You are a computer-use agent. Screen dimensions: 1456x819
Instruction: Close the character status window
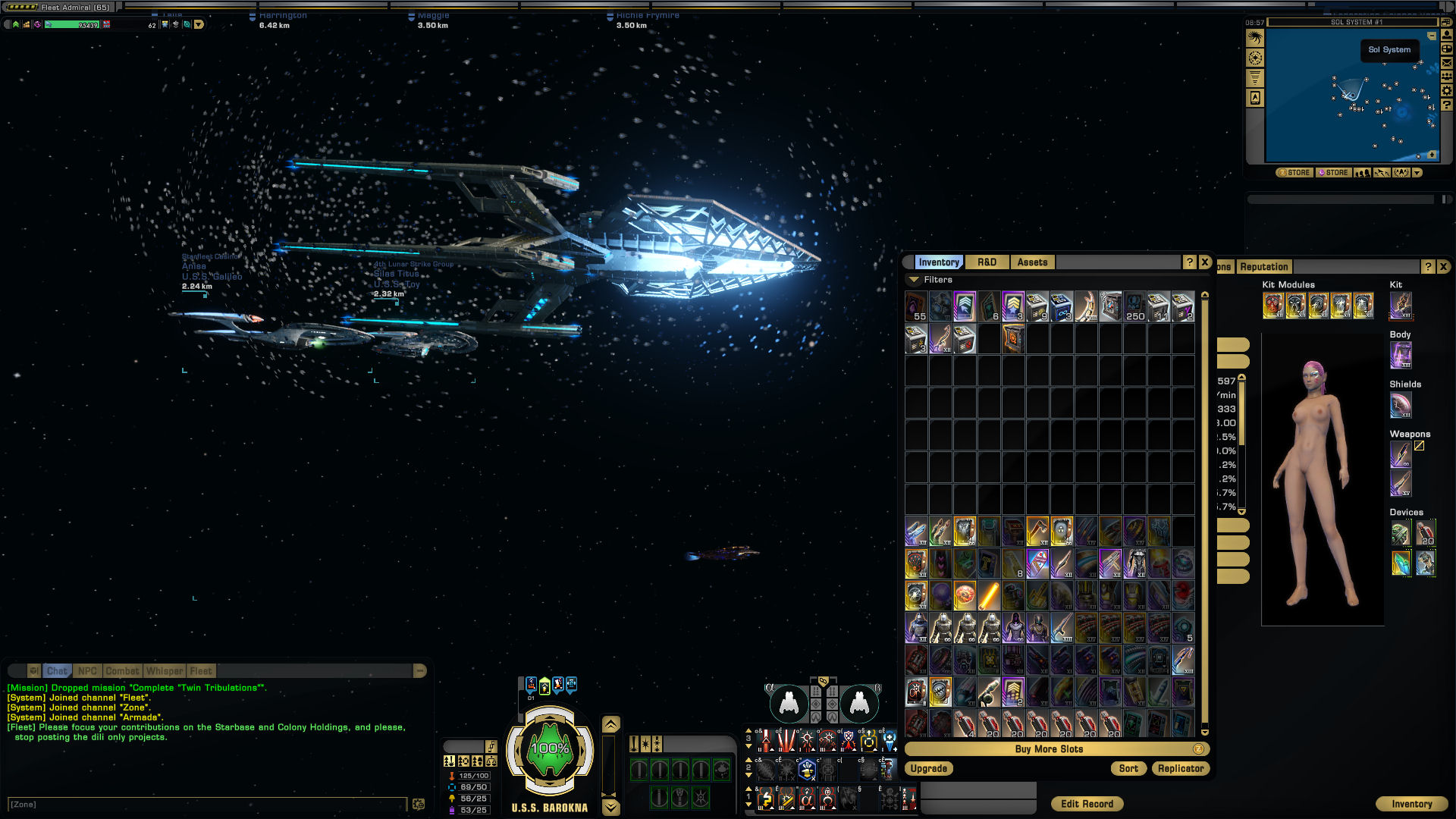coord(1444,267)
